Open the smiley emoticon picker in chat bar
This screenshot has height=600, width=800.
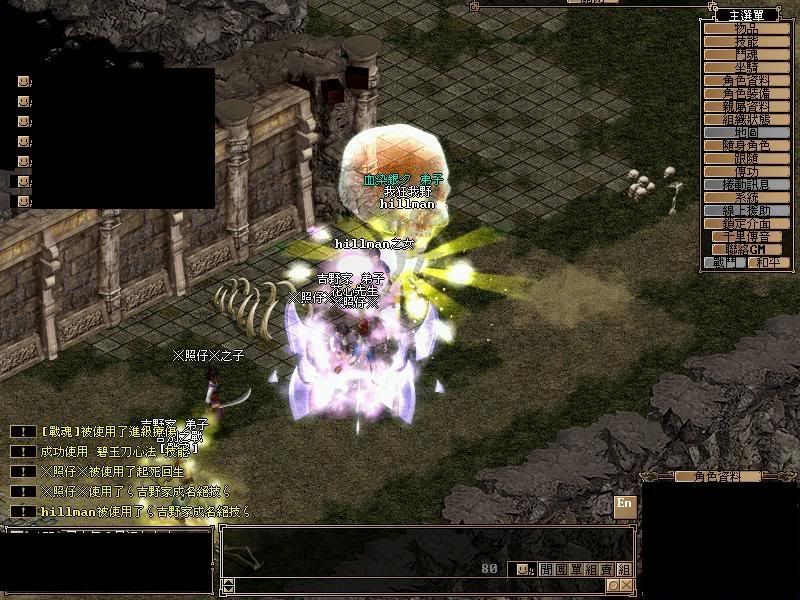pos(522,569)
